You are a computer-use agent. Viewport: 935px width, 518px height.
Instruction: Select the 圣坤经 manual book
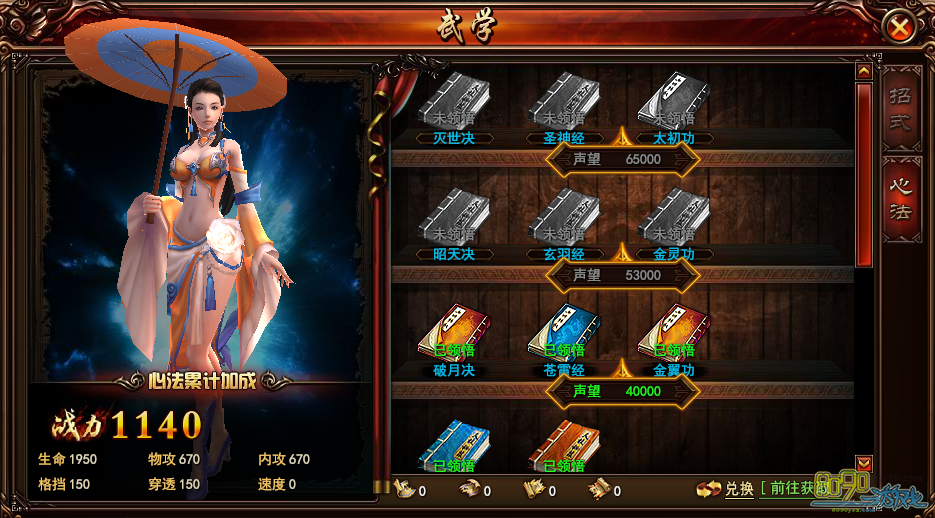564,100
